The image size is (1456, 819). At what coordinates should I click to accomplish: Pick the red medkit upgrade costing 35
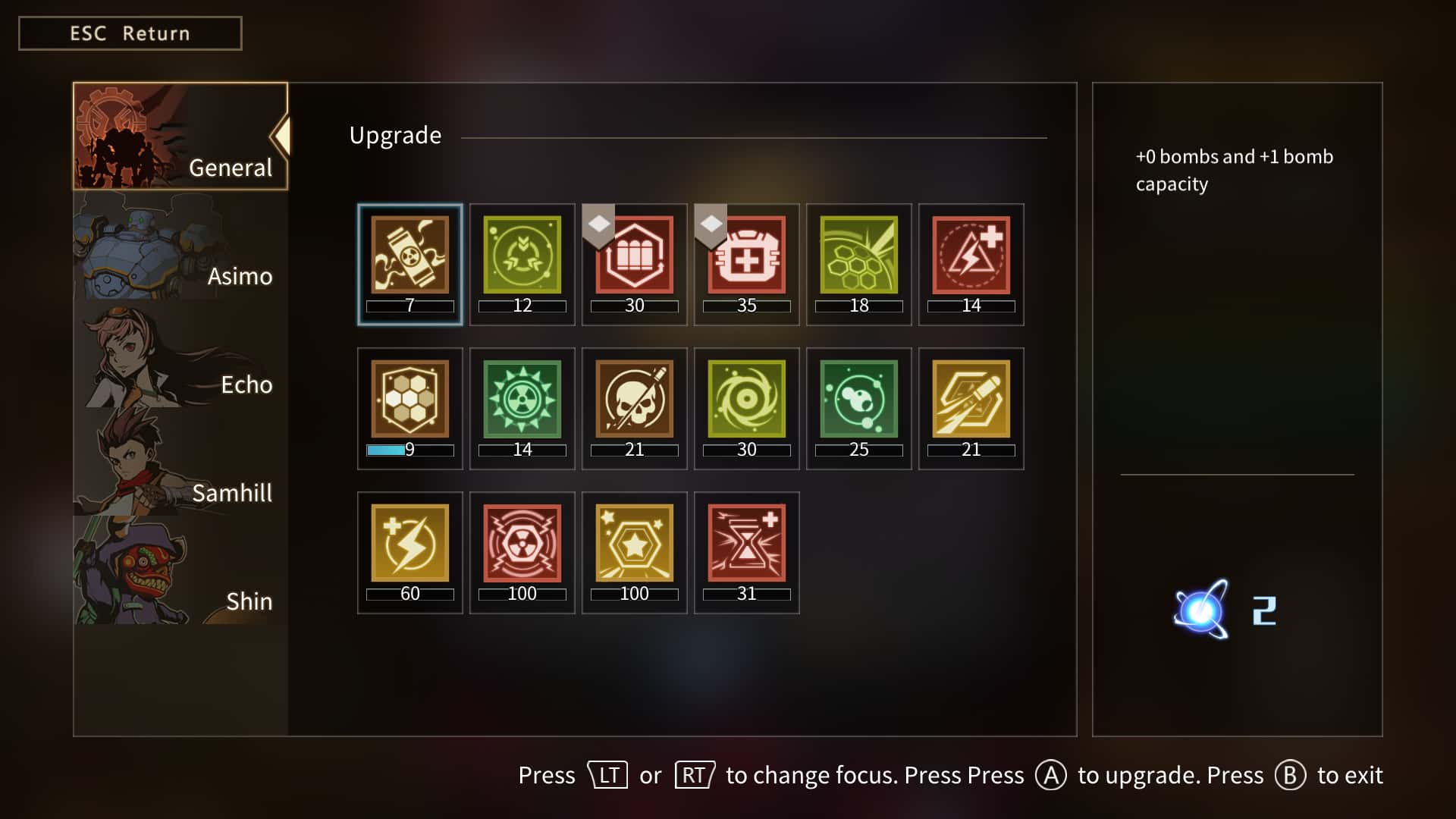(x=746, y=256)
